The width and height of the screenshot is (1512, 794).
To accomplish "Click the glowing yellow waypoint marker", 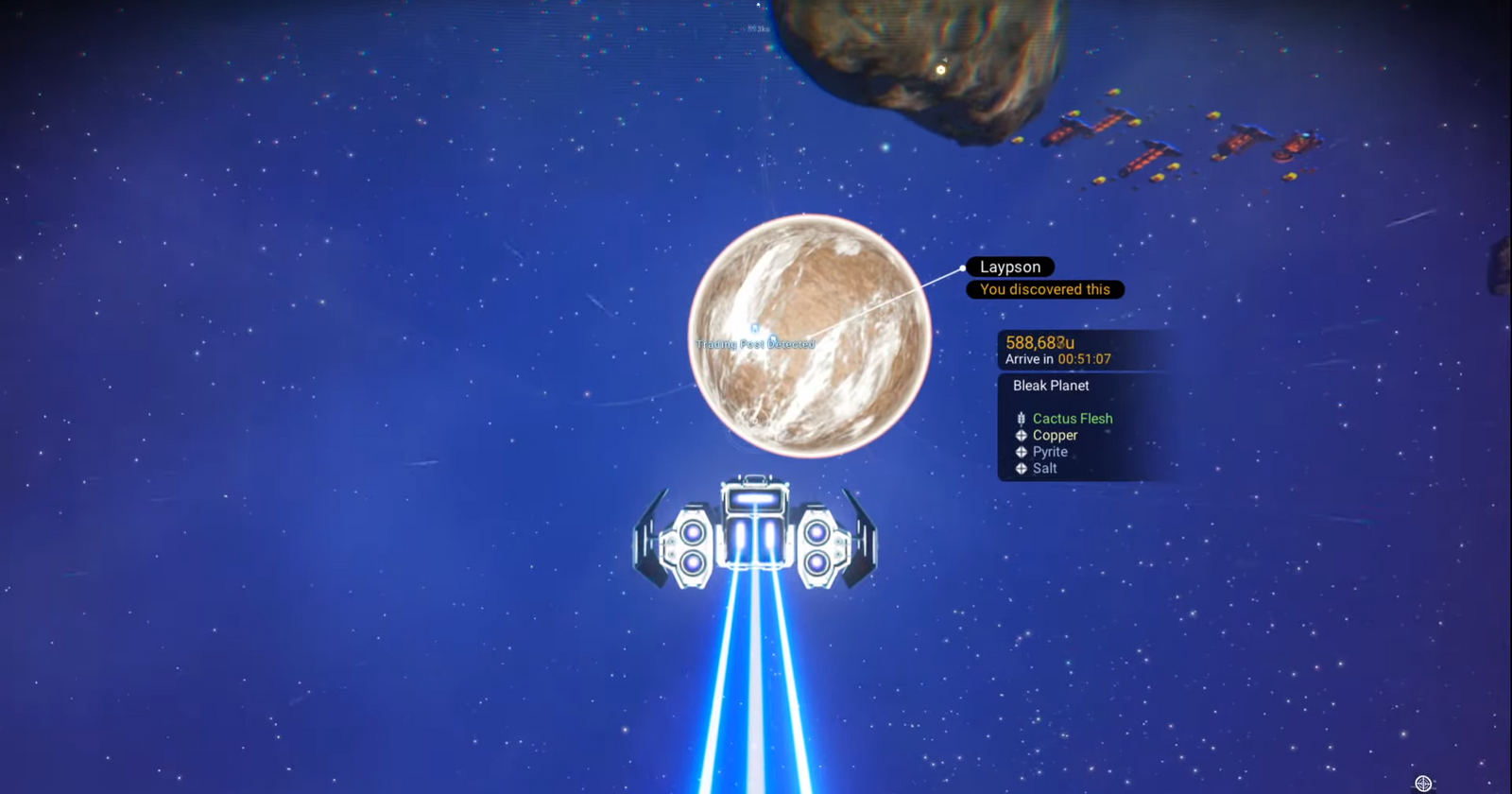I will pyautogui.click(x=940, y=69).
